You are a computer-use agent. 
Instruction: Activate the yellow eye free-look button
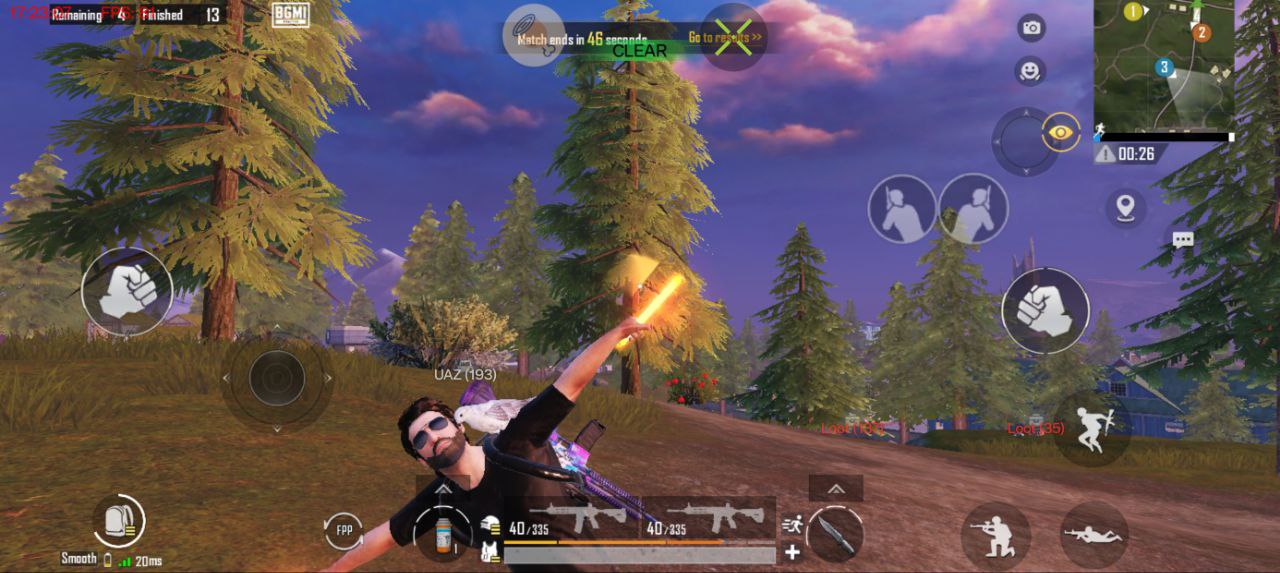(x=1061, y=131)
